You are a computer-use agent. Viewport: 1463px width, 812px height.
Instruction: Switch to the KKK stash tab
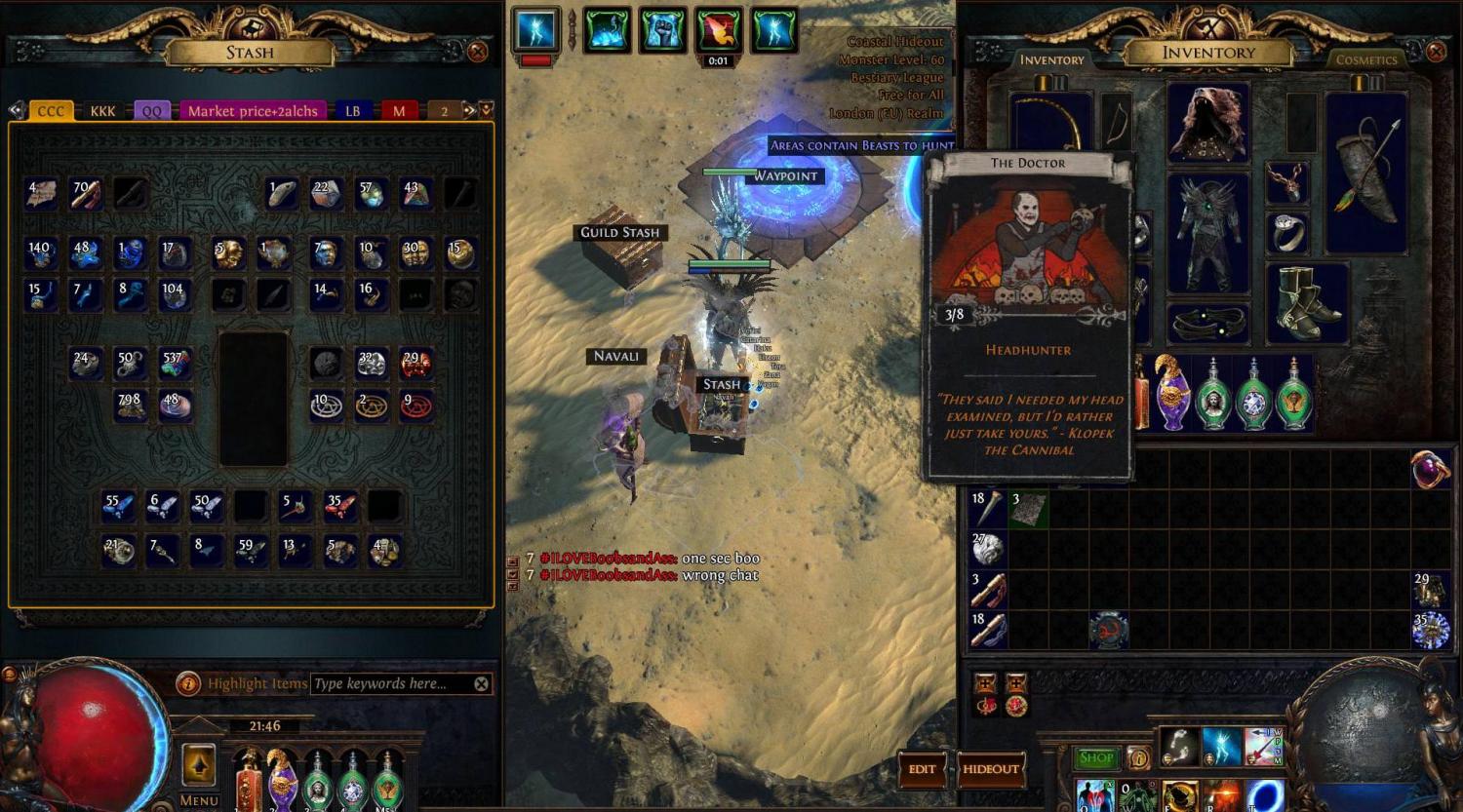102,111
